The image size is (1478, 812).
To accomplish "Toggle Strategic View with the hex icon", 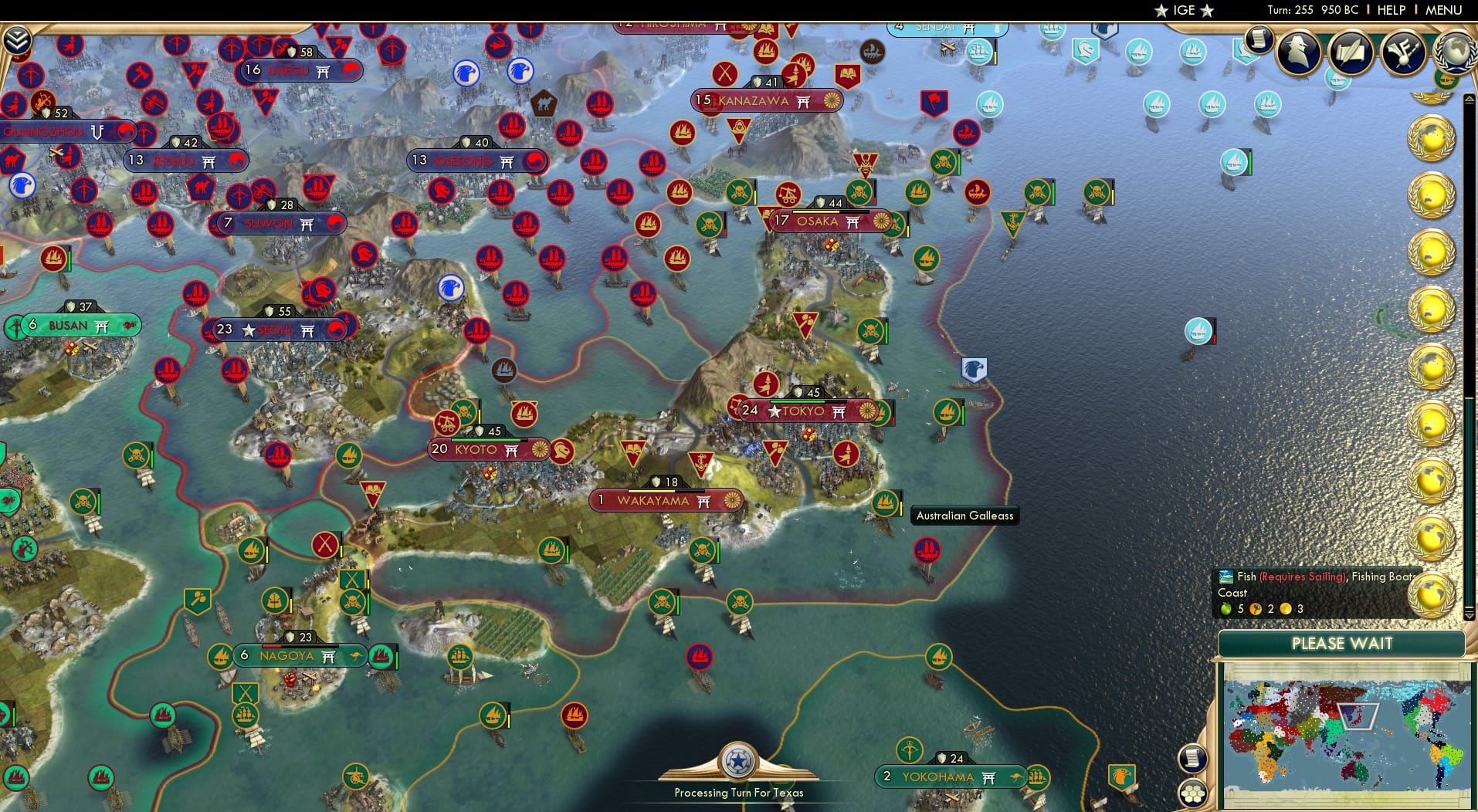I will pos(1194,794).
